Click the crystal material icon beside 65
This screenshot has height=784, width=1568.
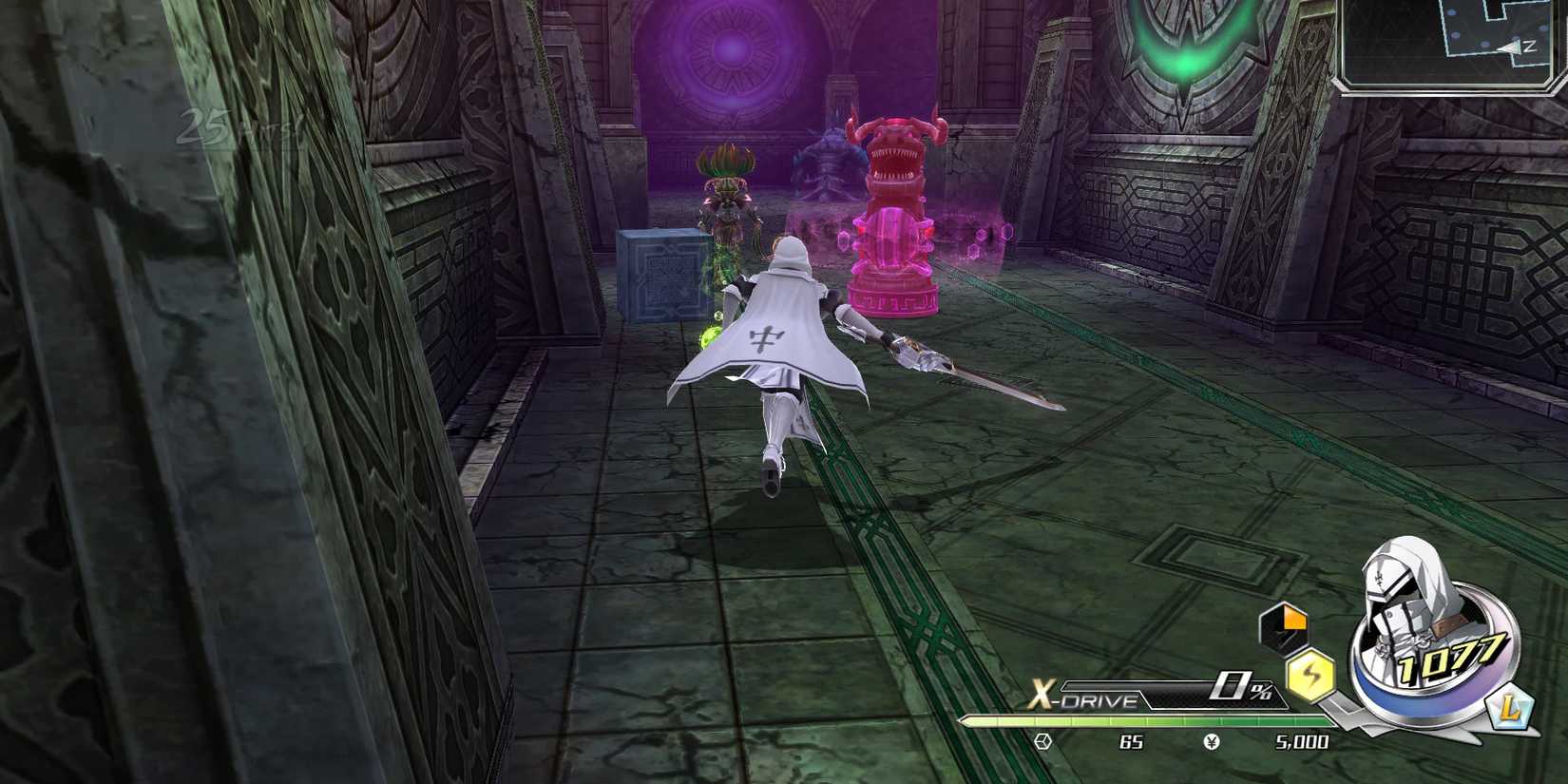pyautogui.click(x=1043, y=741)
